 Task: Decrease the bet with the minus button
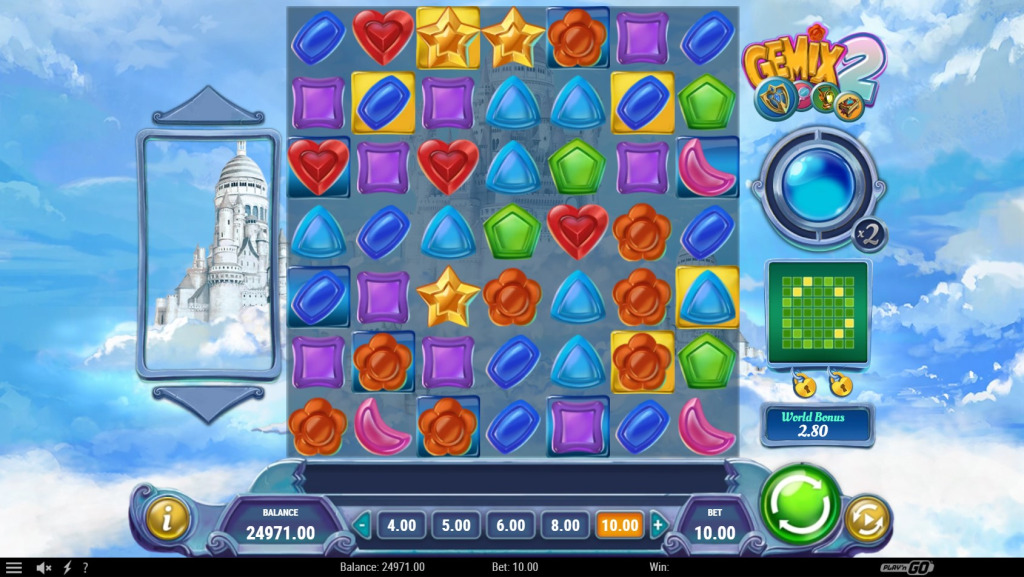point(362,524)
